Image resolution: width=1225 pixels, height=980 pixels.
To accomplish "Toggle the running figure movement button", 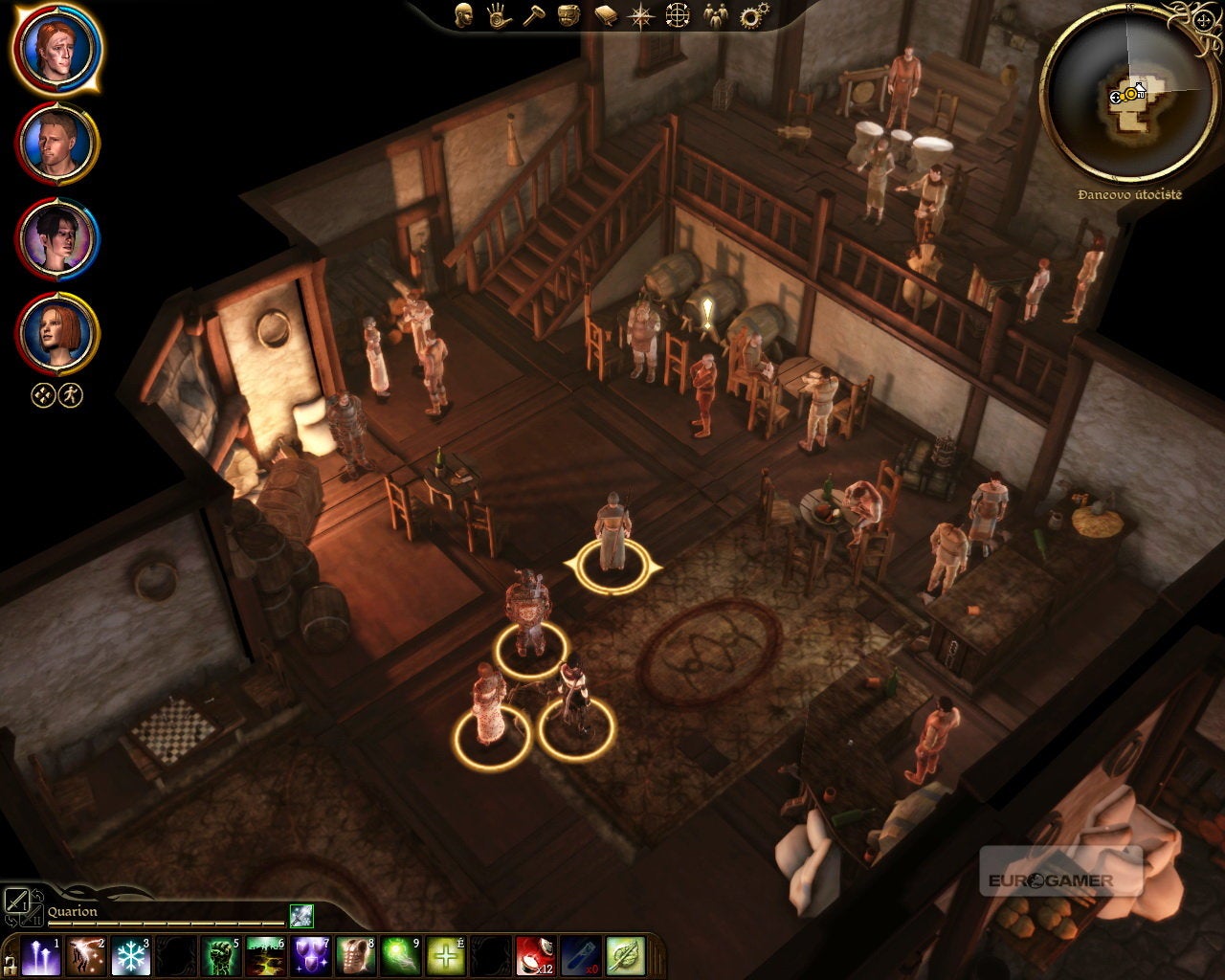I will click(x=71, y=394).
